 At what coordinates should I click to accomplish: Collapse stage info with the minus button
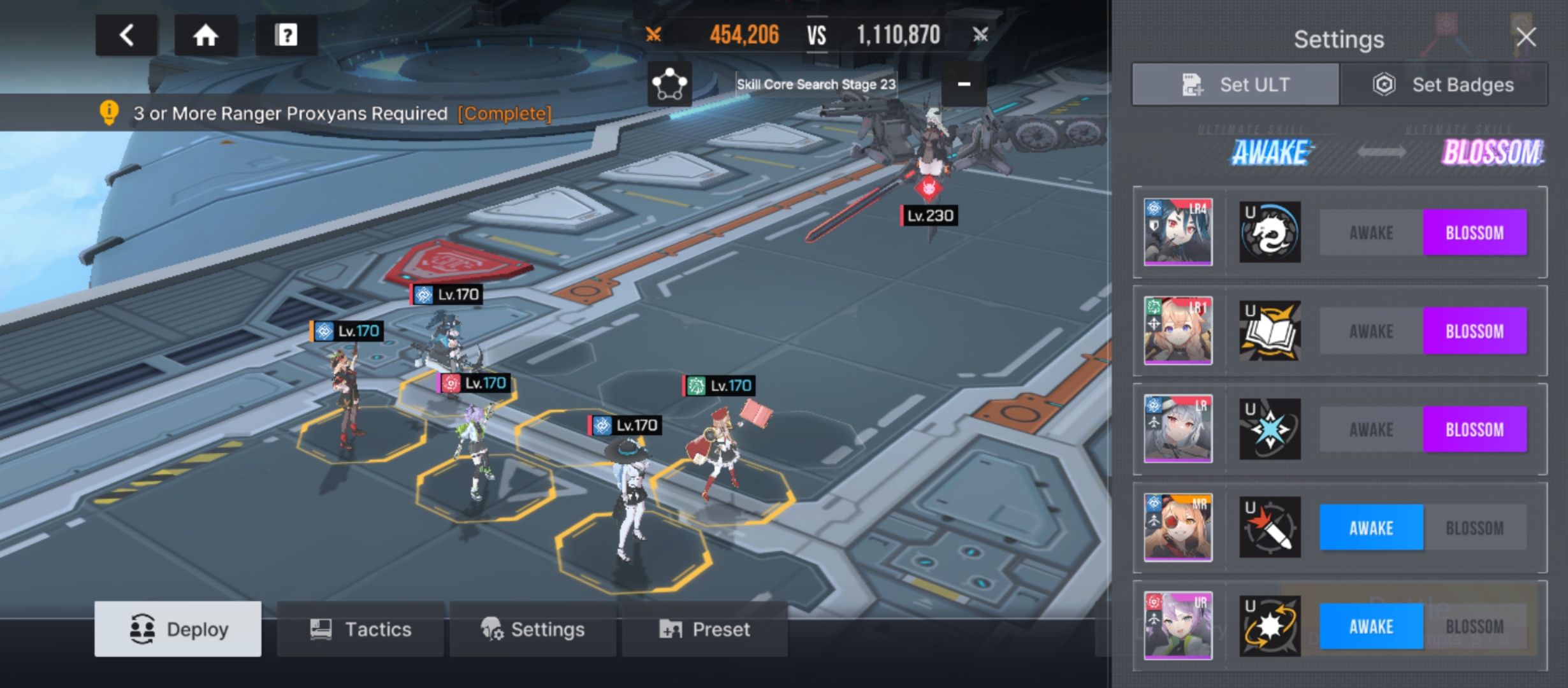point(964,84)
